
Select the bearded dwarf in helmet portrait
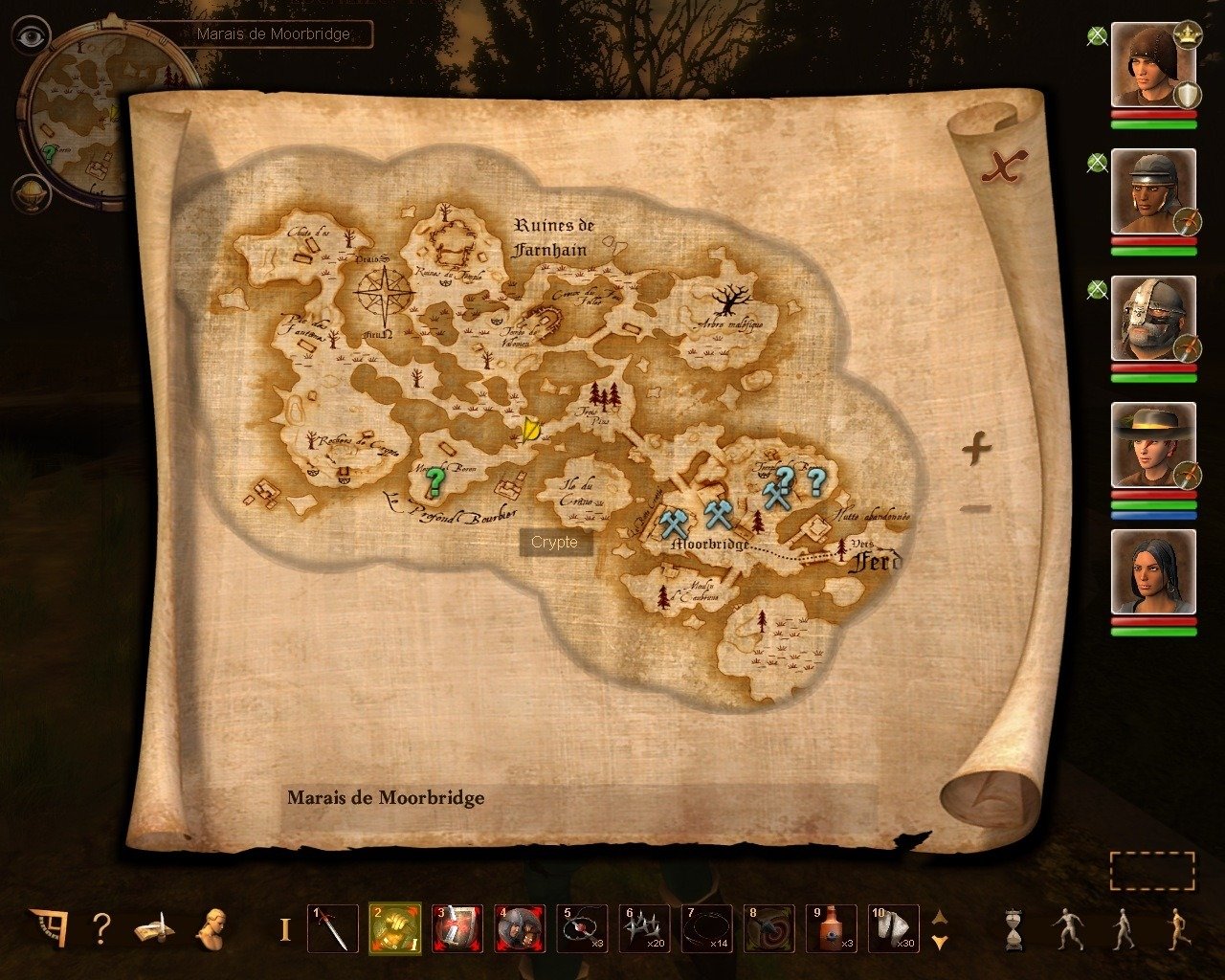click(x=1152, y=319)
